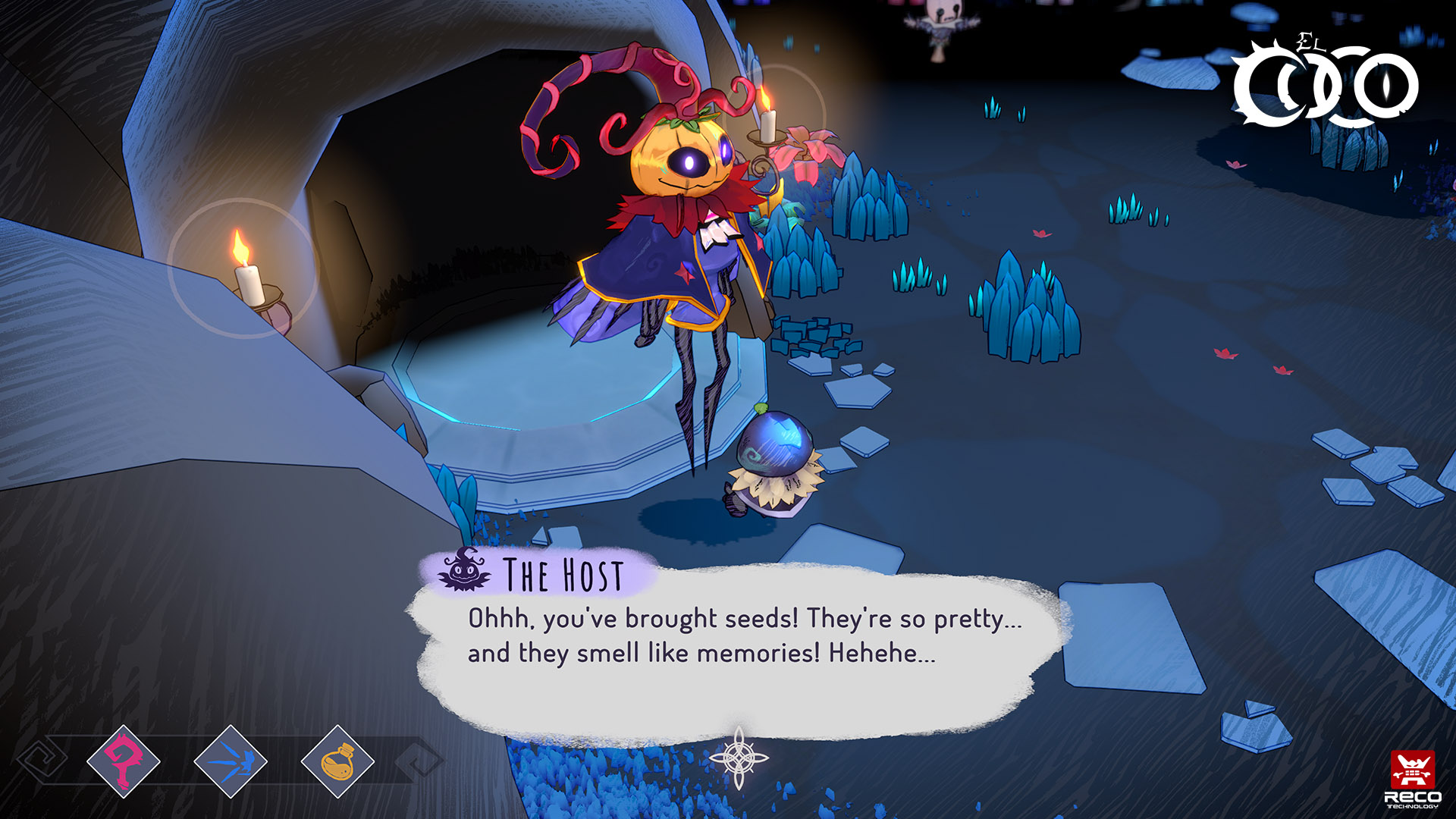Activate the pink hooked staff ability

(124, 761)
